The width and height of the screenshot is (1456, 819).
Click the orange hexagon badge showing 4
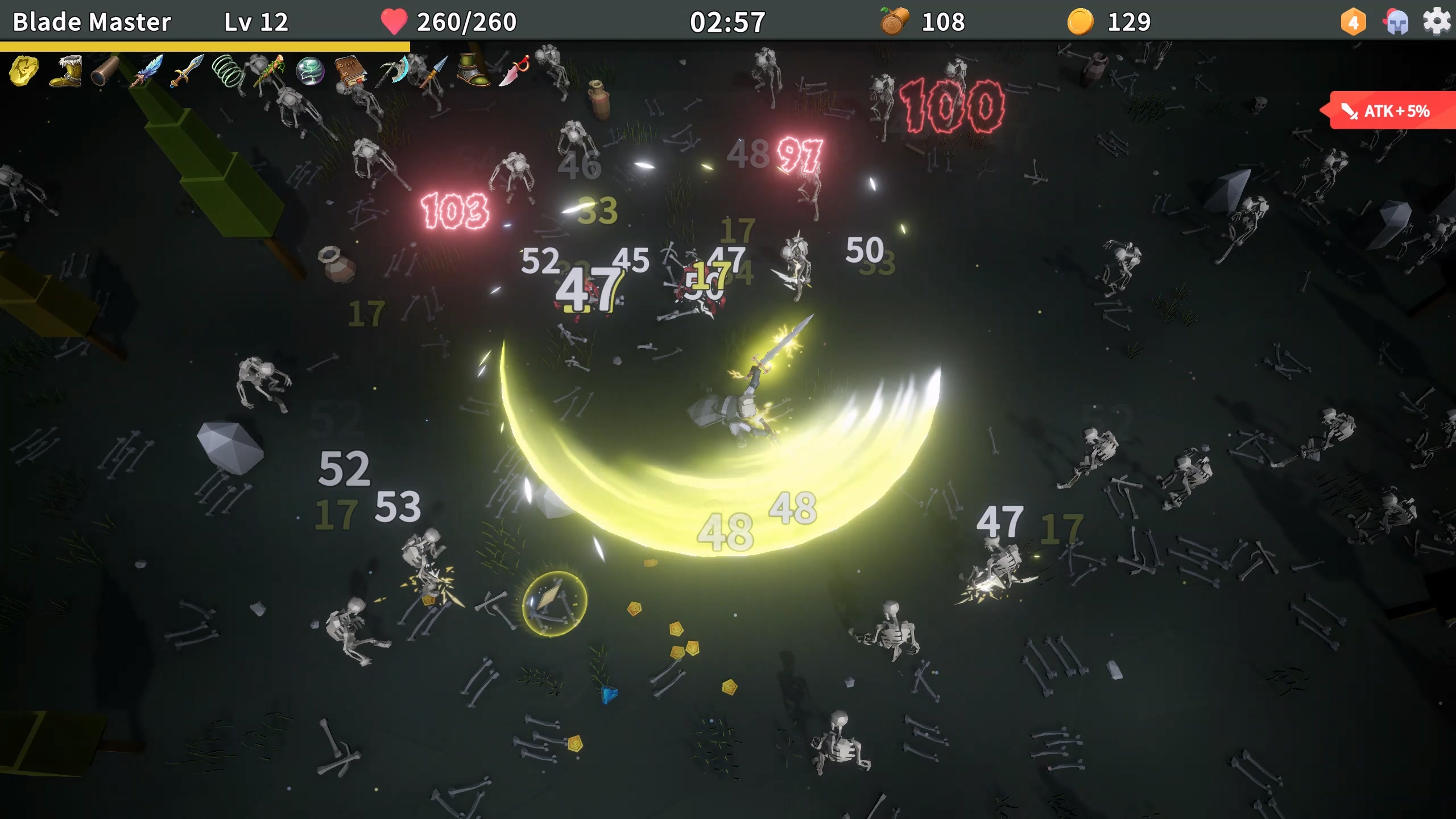[x=1353, y=23]
